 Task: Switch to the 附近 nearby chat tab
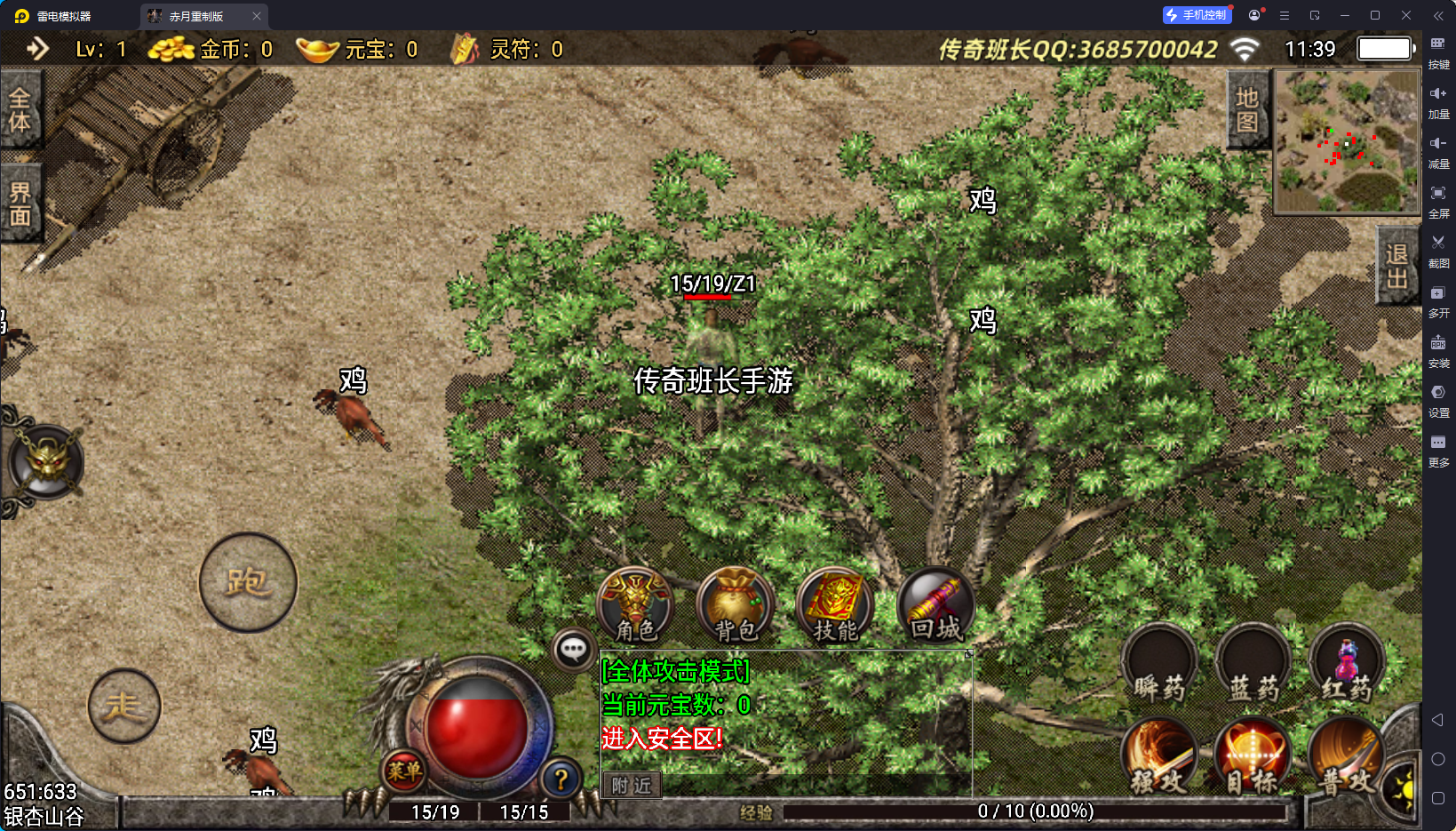[632, 786]
